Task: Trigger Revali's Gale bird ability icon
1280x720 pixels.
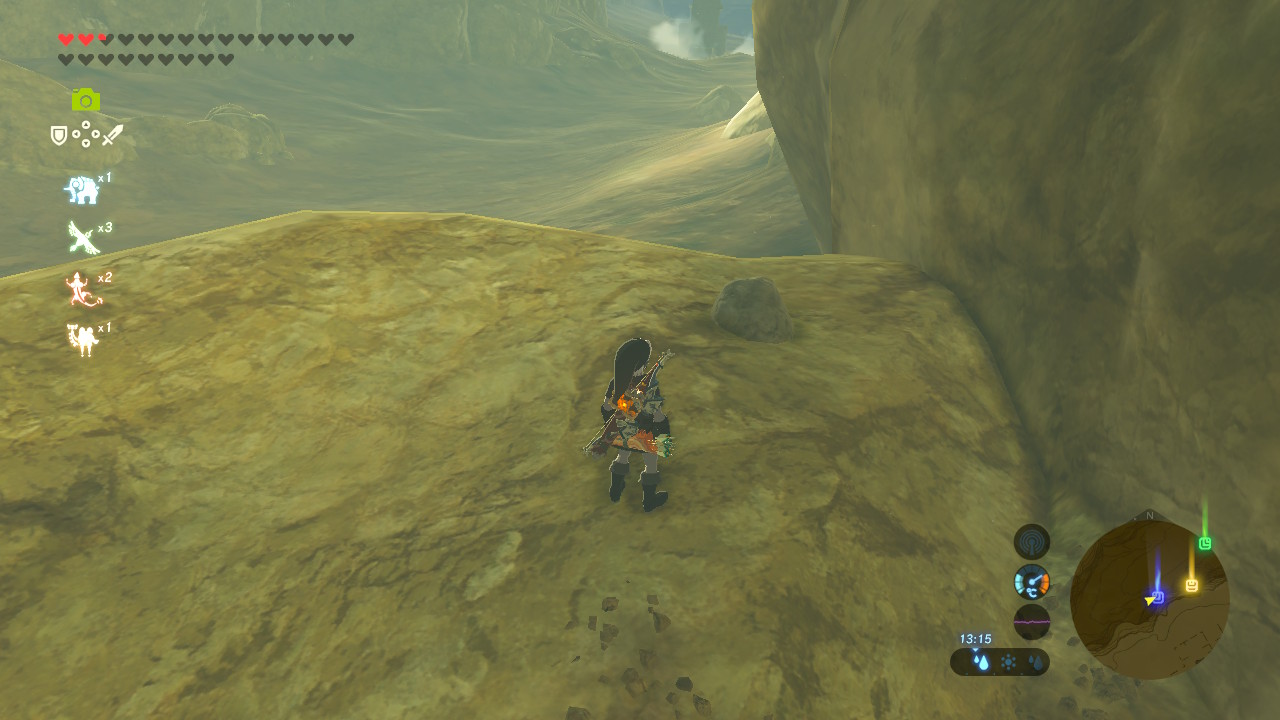Action: 82,238
